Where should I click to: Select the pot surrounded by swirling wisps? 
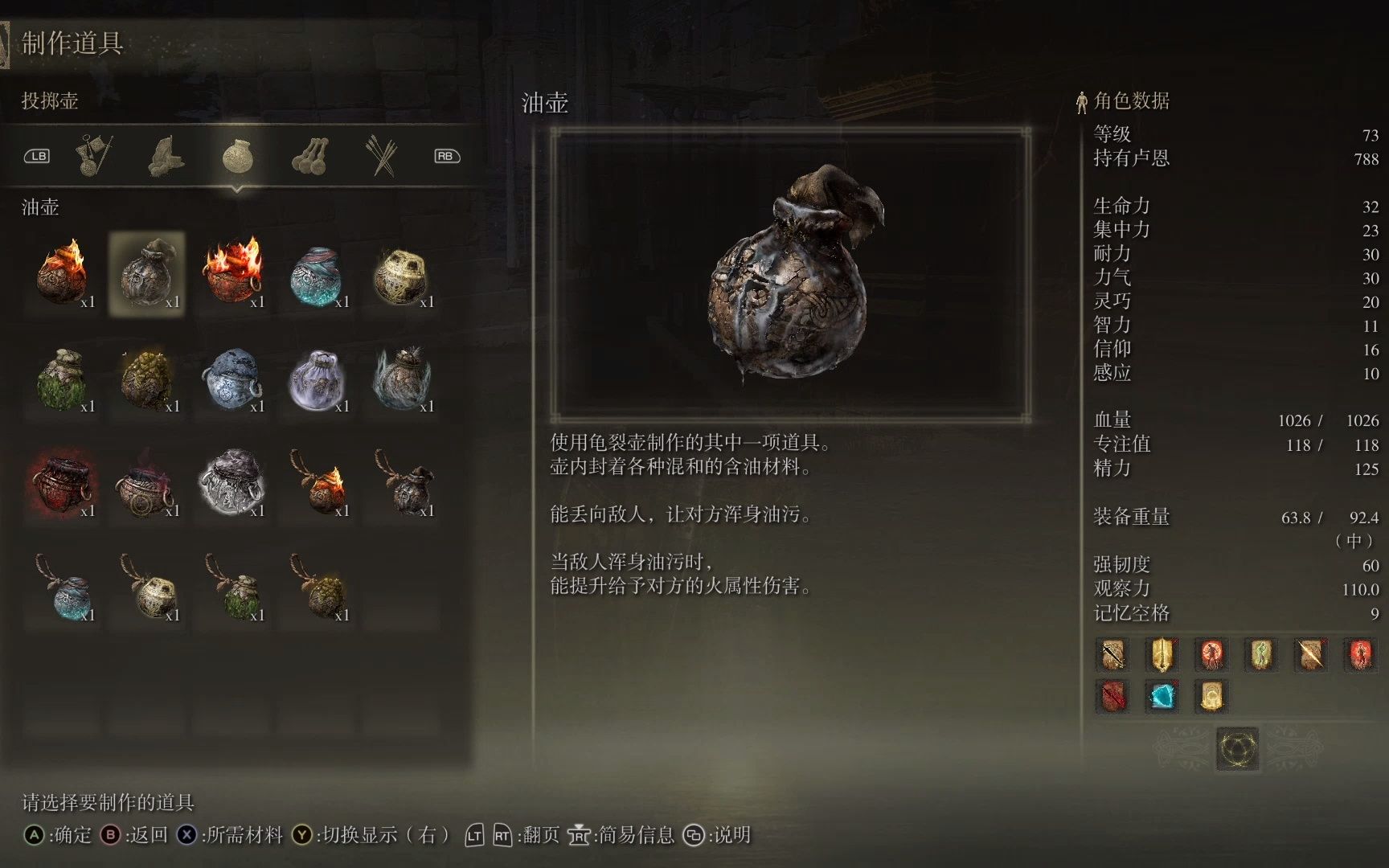[x=401, y=379]
